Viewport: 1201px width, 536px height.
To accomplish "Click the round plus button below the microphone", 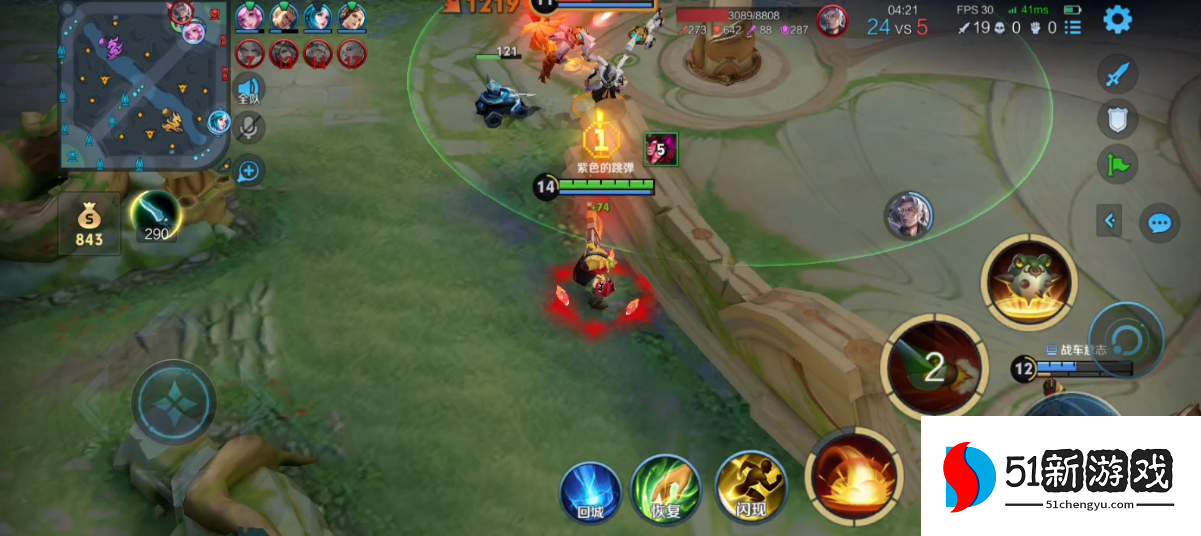I will pyautogui.click(x=249, y=171).
